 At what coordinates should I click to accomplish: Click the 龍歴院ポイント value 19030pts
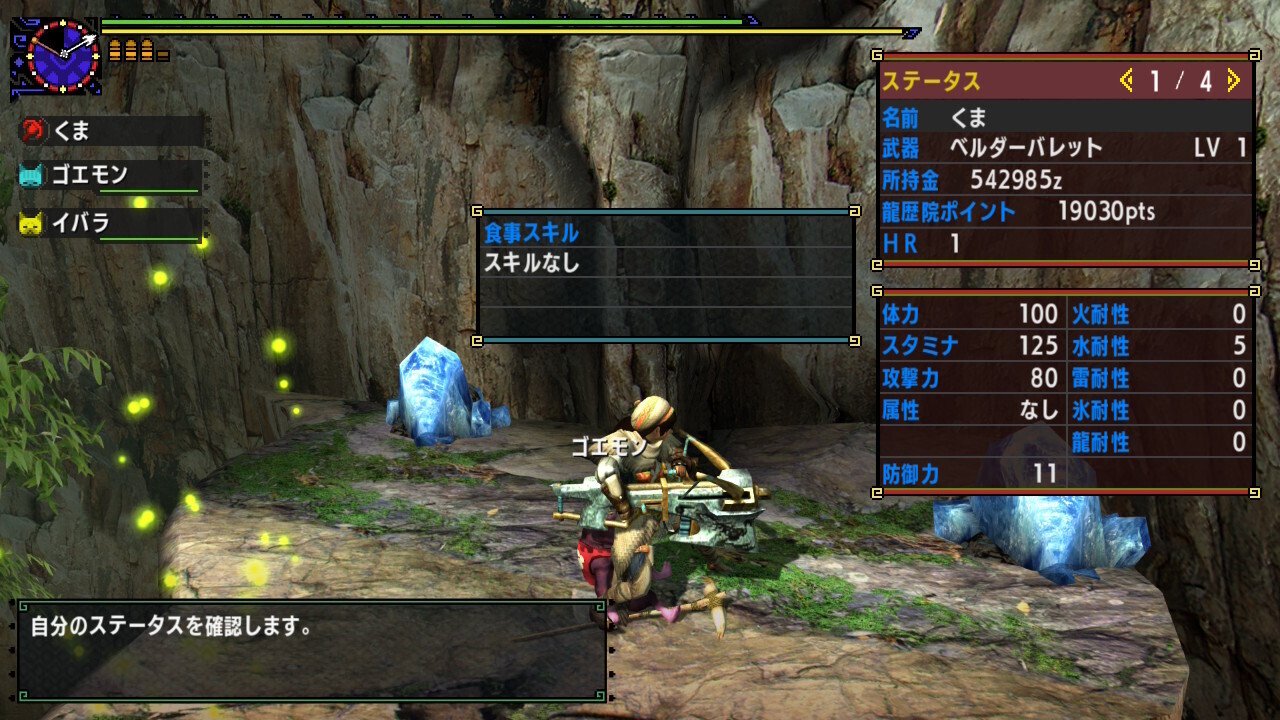tap(1110, 212)
